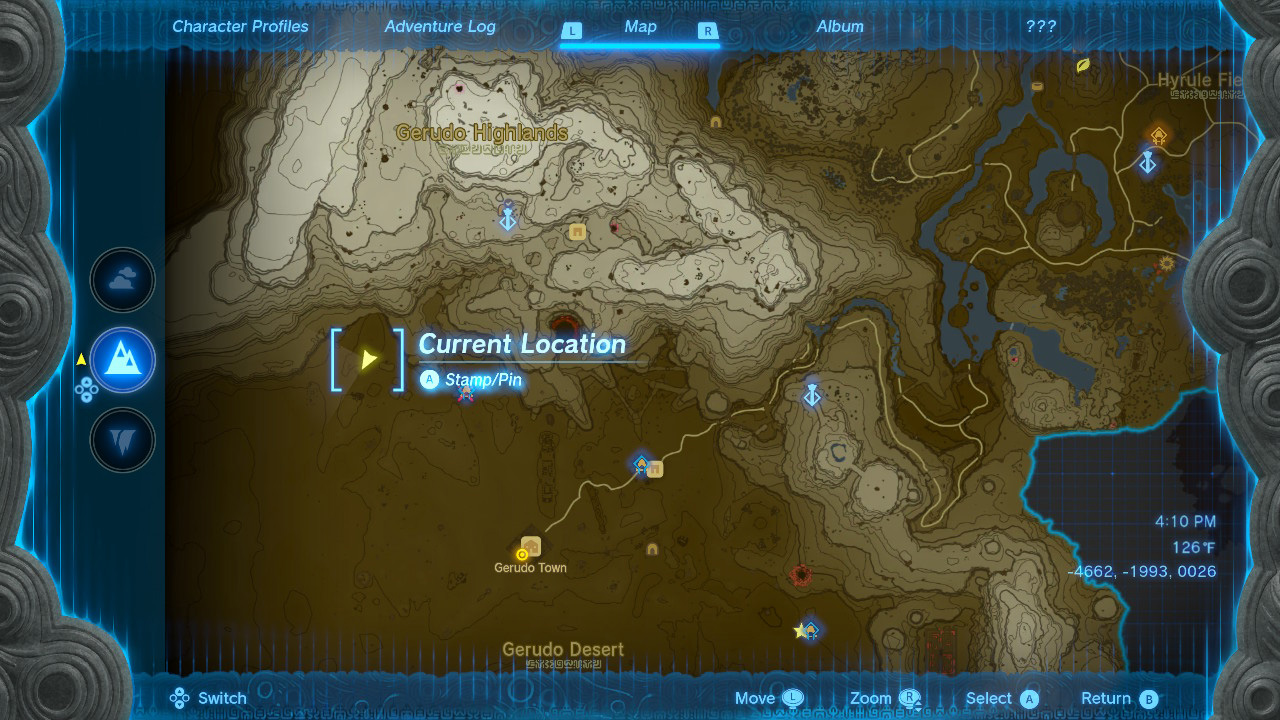Select the stable icon near the center road
The width and height of the screenshot is (1280, 720).
tap(655, 467)
